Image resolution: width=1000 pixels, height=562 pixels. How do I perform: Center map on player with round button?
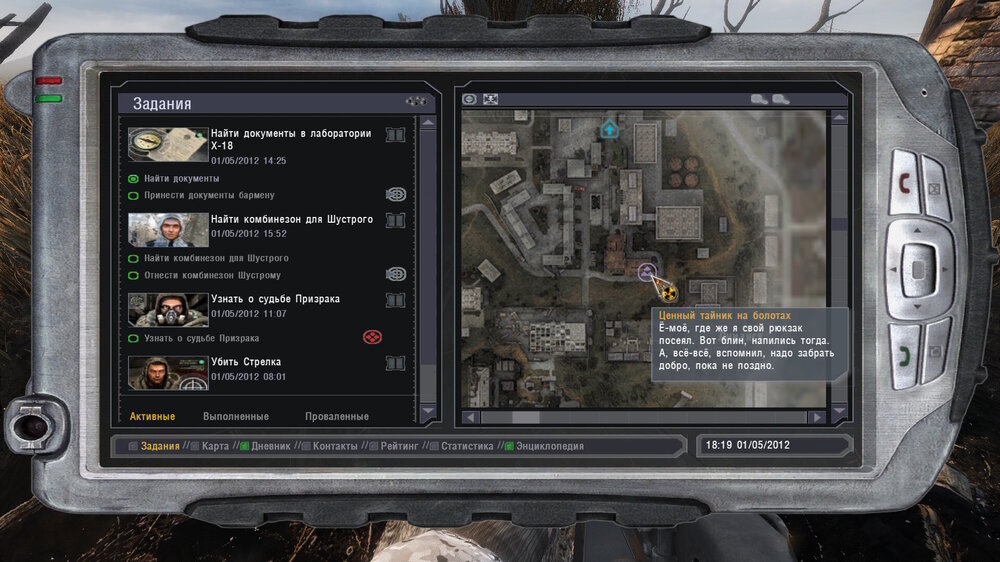[470, 99]
